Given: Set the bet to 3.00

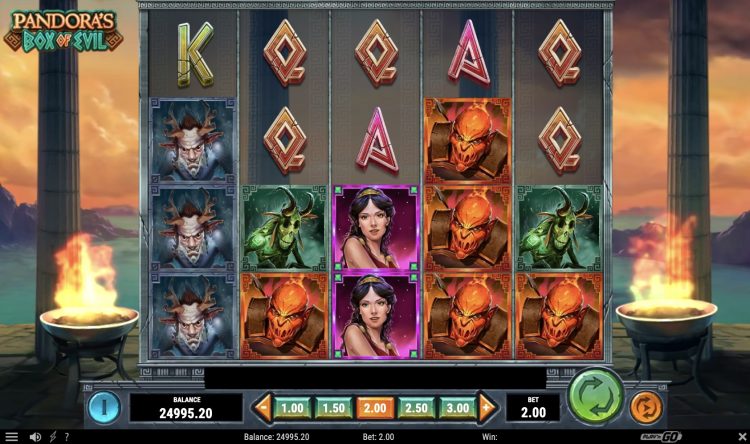Looking at the screenshot, I should (457, 408).
